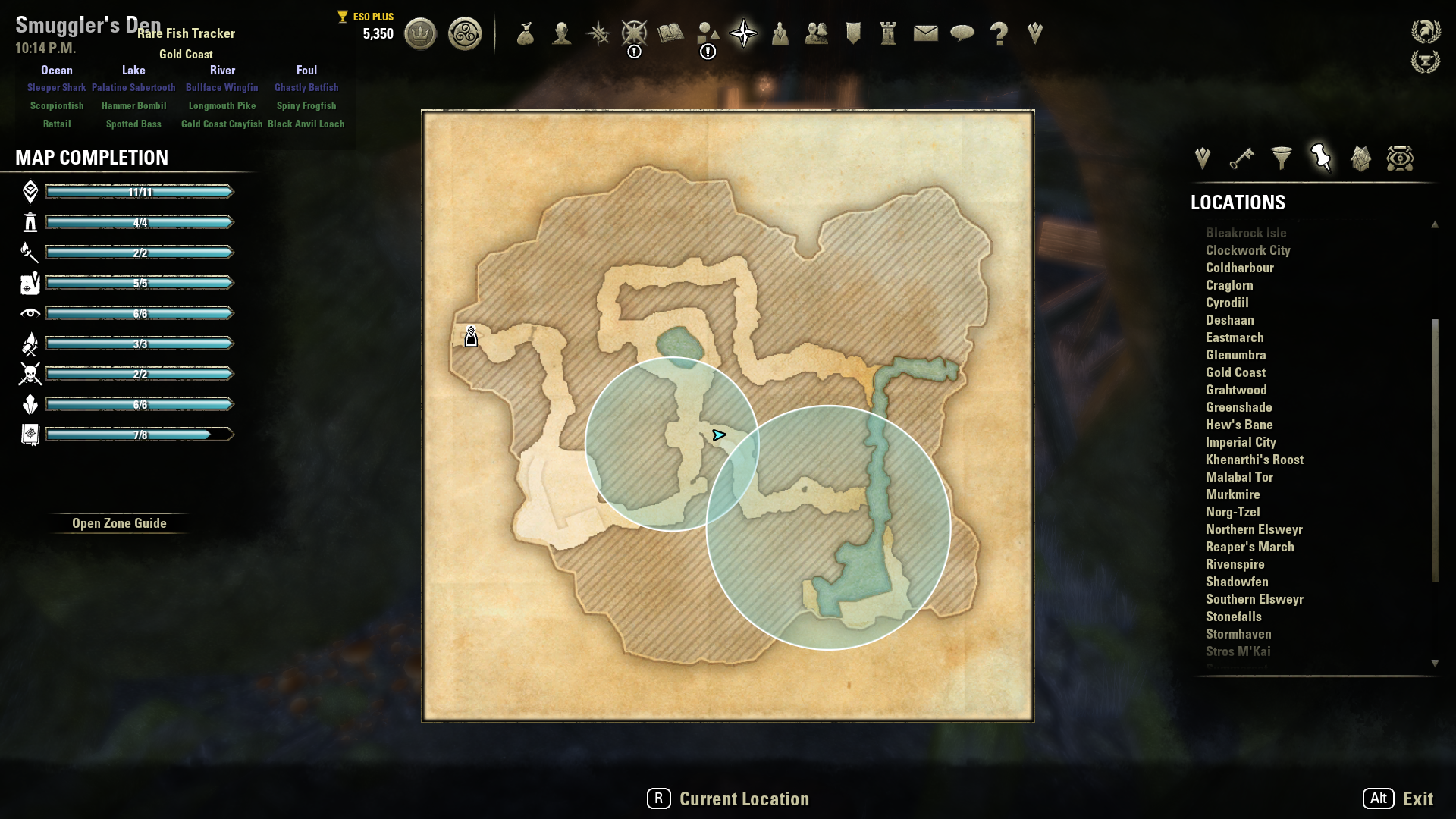1456x819 pixels.
Task: Select Gold Coast in the locations list
Action: 1235,372
